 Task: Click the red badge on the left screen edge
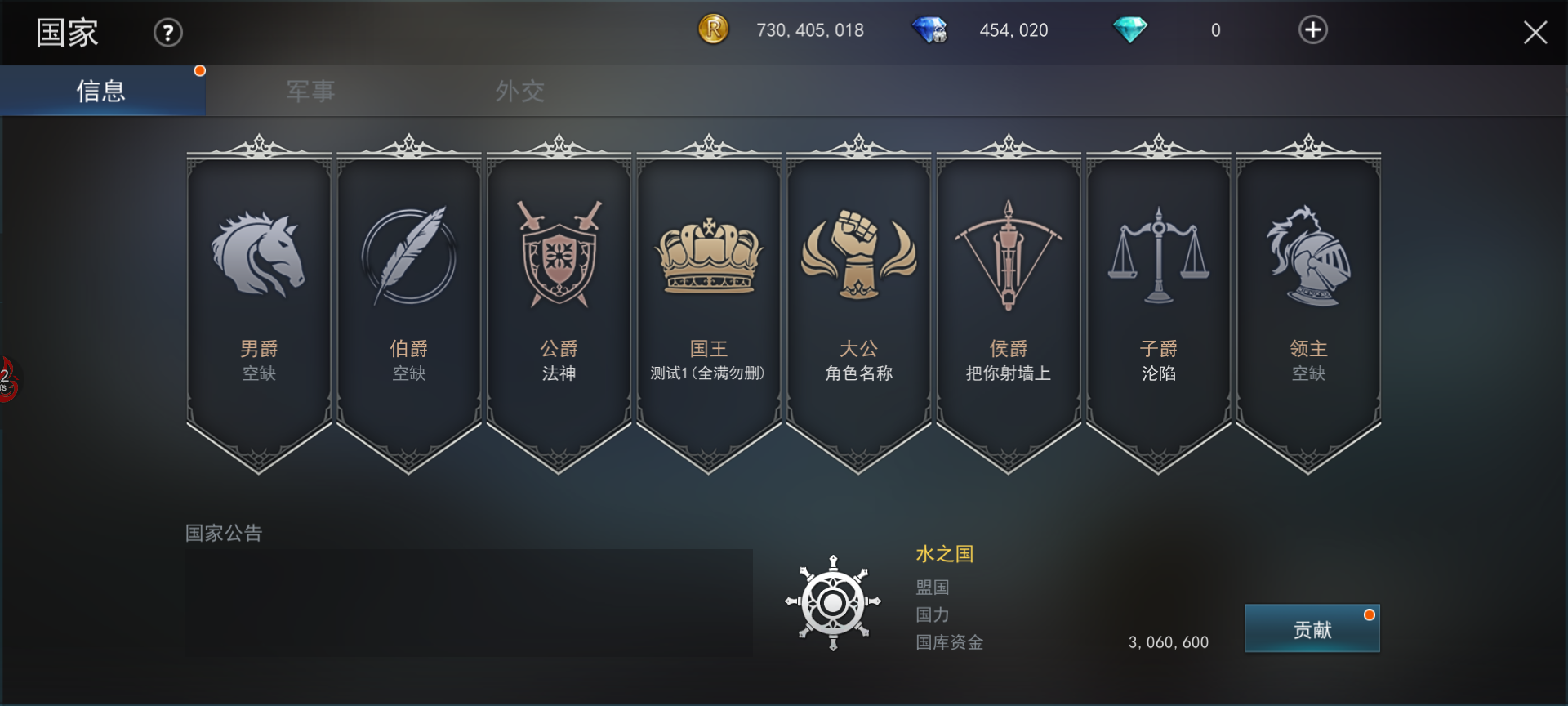tap(7, 380)
